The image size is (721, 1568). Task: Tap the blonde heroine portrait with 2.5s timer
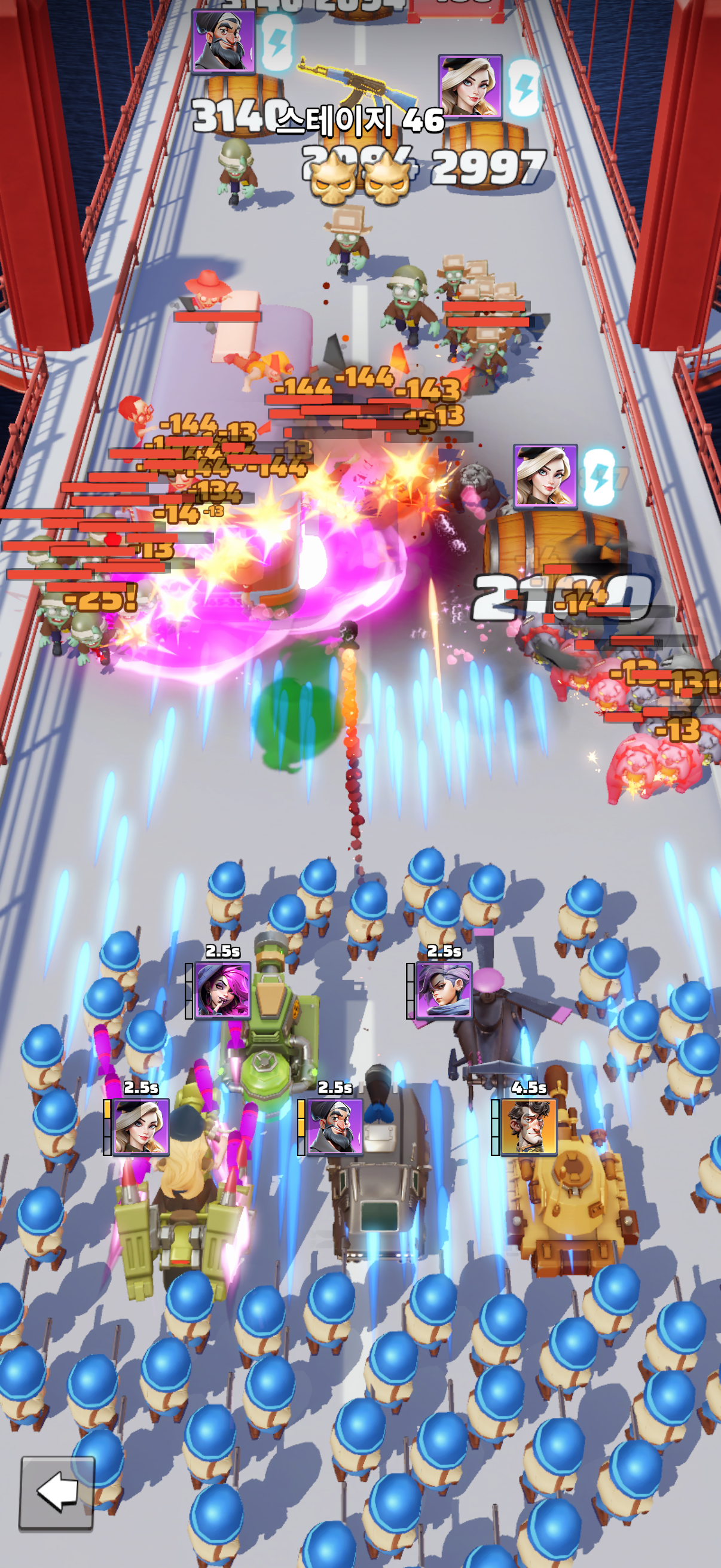tap(141, 1127)
